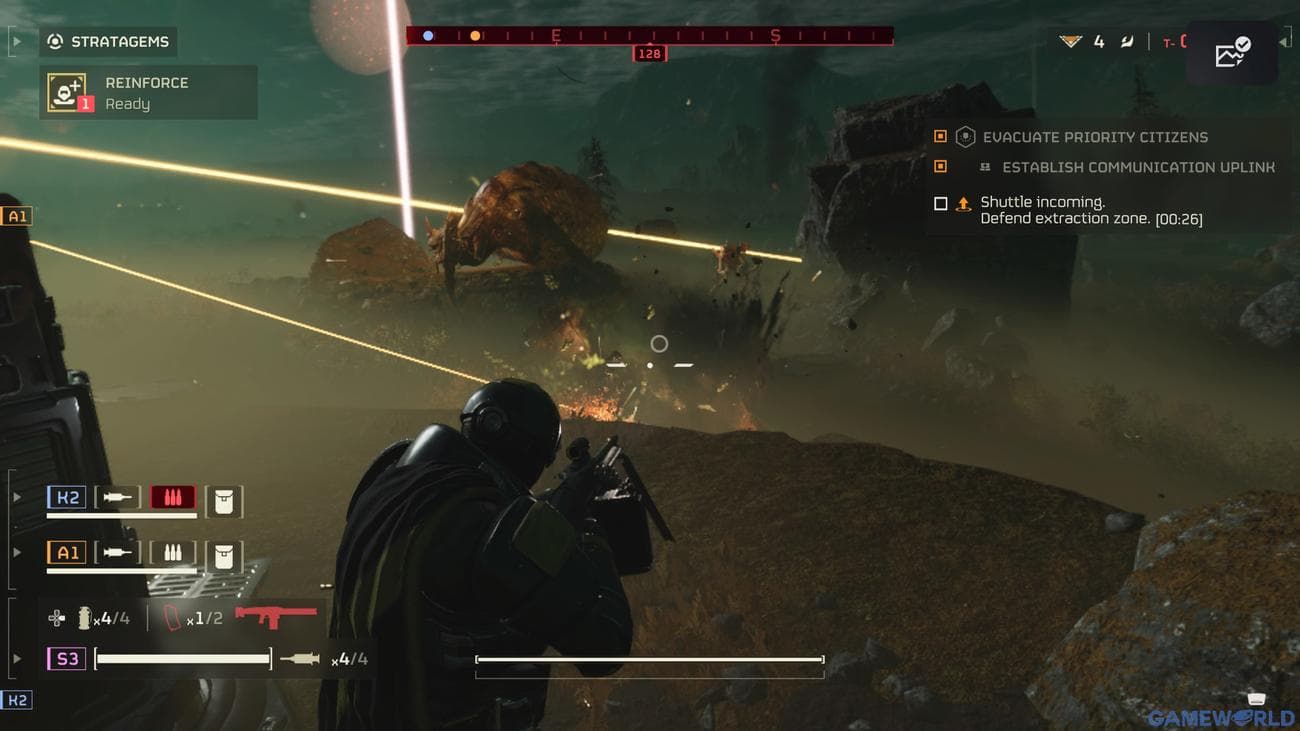Viewport: 1300px width, 731px height.
Task: Click the Evacuate Priority Citizens completed checkbox
Action: (938, 136)
